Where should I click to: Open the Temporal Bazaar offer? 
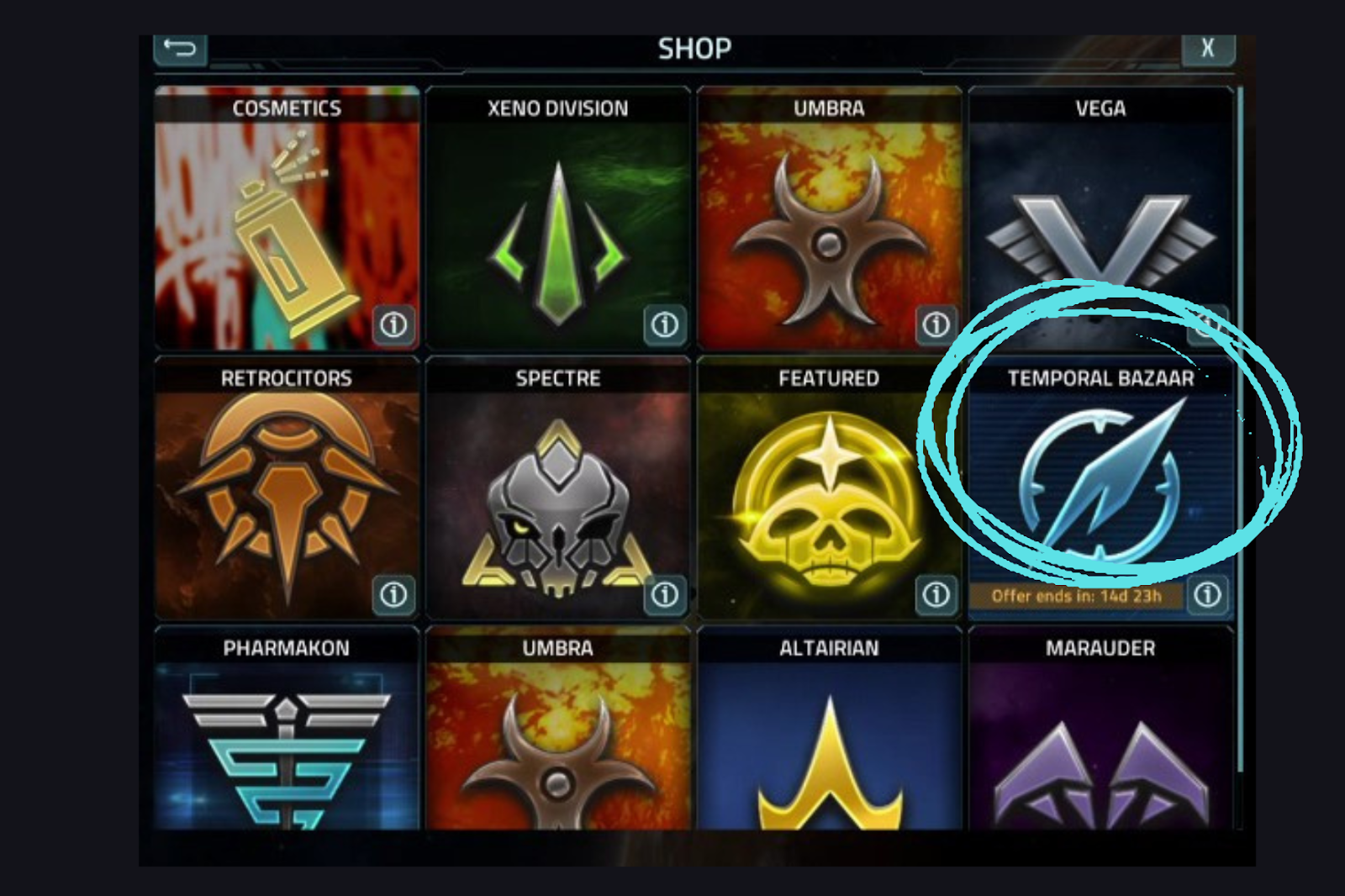(x=1100, y=488)
